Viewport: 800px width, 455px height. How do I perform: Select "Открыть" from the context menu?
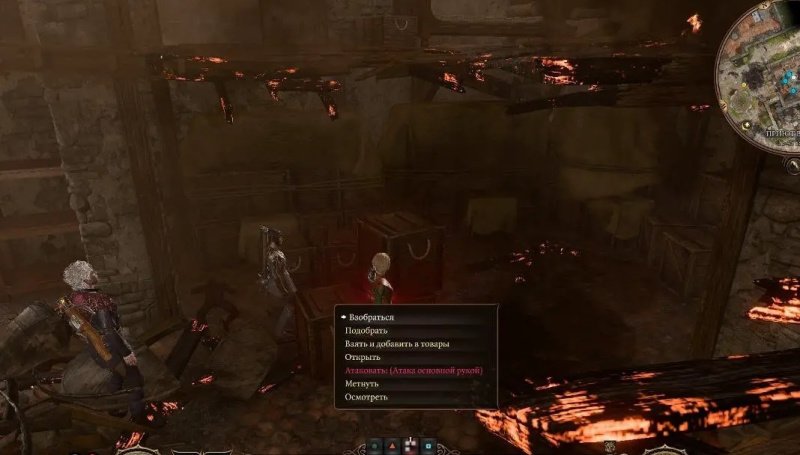pyautogui.click(x=365, y=357)
